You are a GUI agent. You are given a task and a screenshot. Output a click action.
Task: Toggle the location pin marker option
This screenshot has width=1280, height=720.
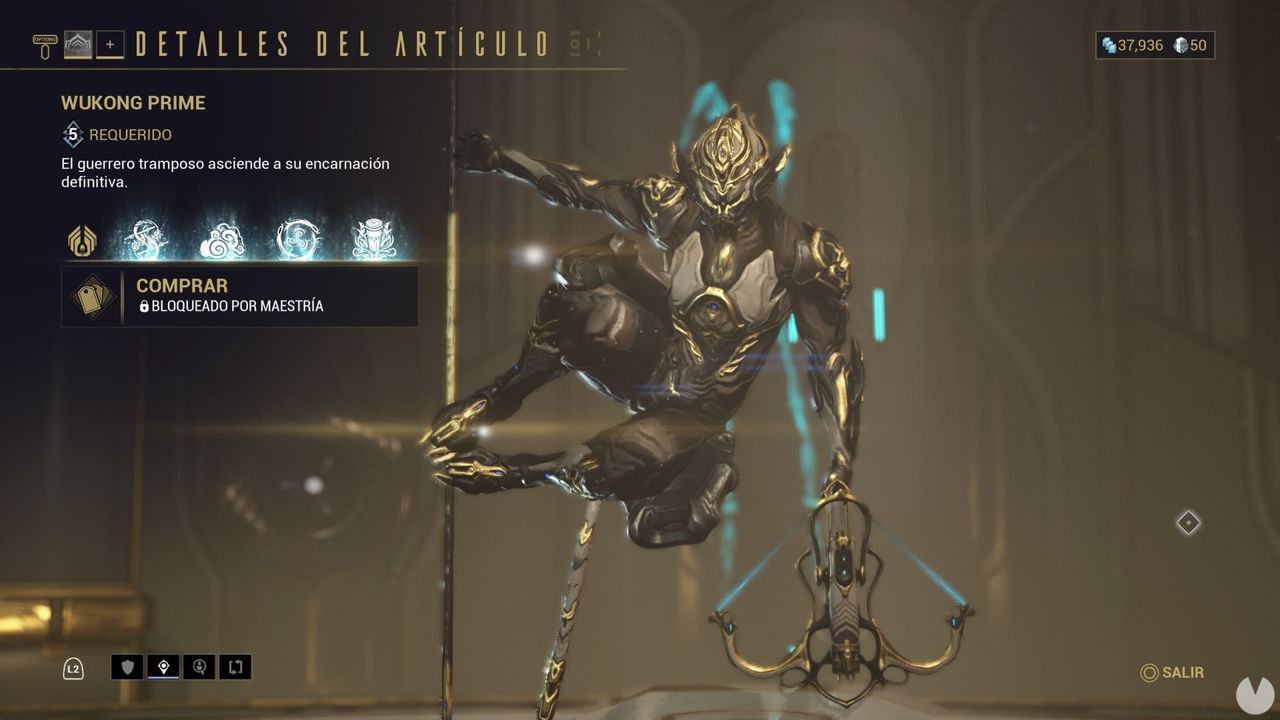click(x=163, y=667)
